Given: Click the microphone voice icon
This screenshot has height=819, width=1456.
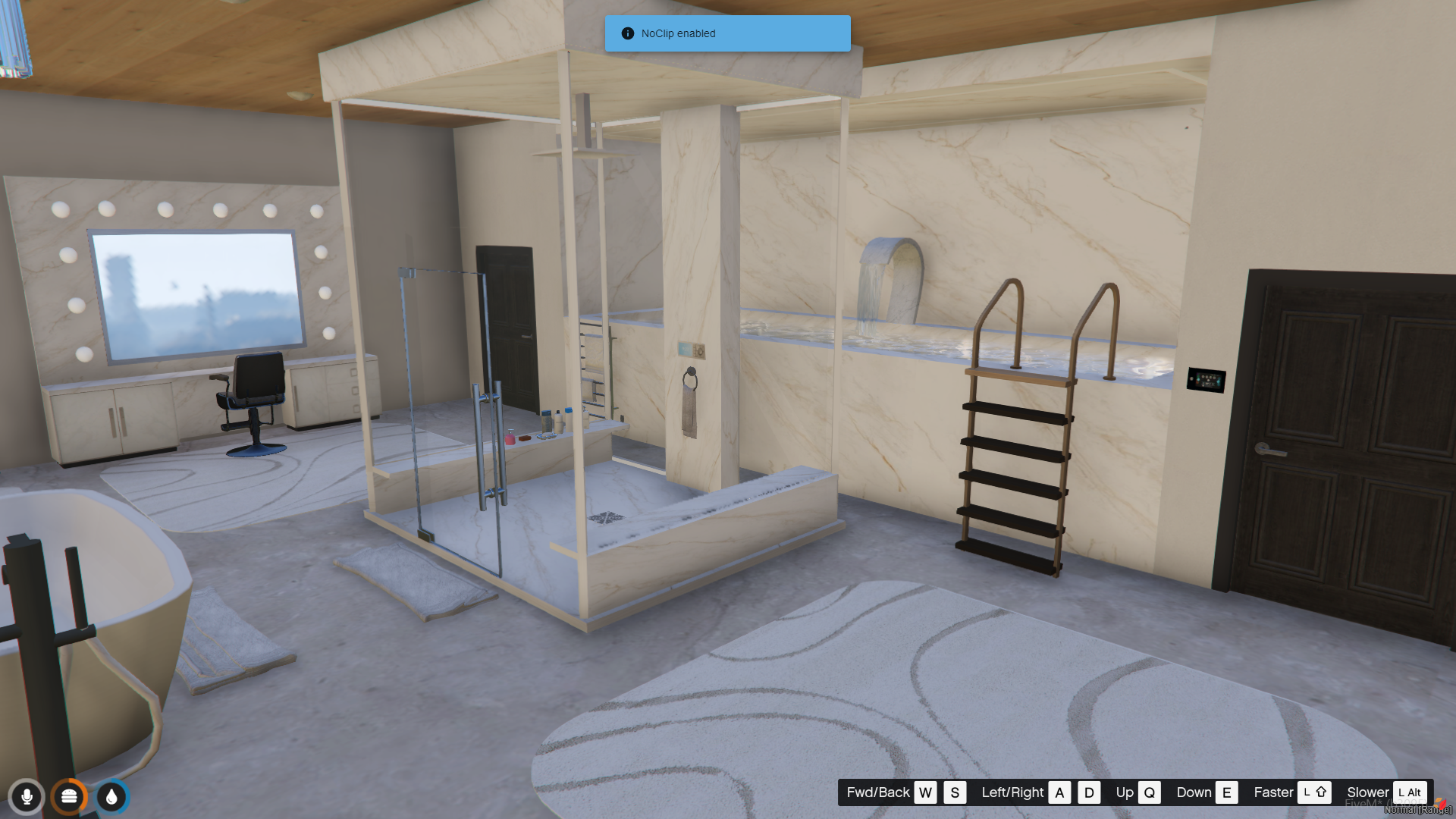Looking at the screenshot, I should coord(27,797).
